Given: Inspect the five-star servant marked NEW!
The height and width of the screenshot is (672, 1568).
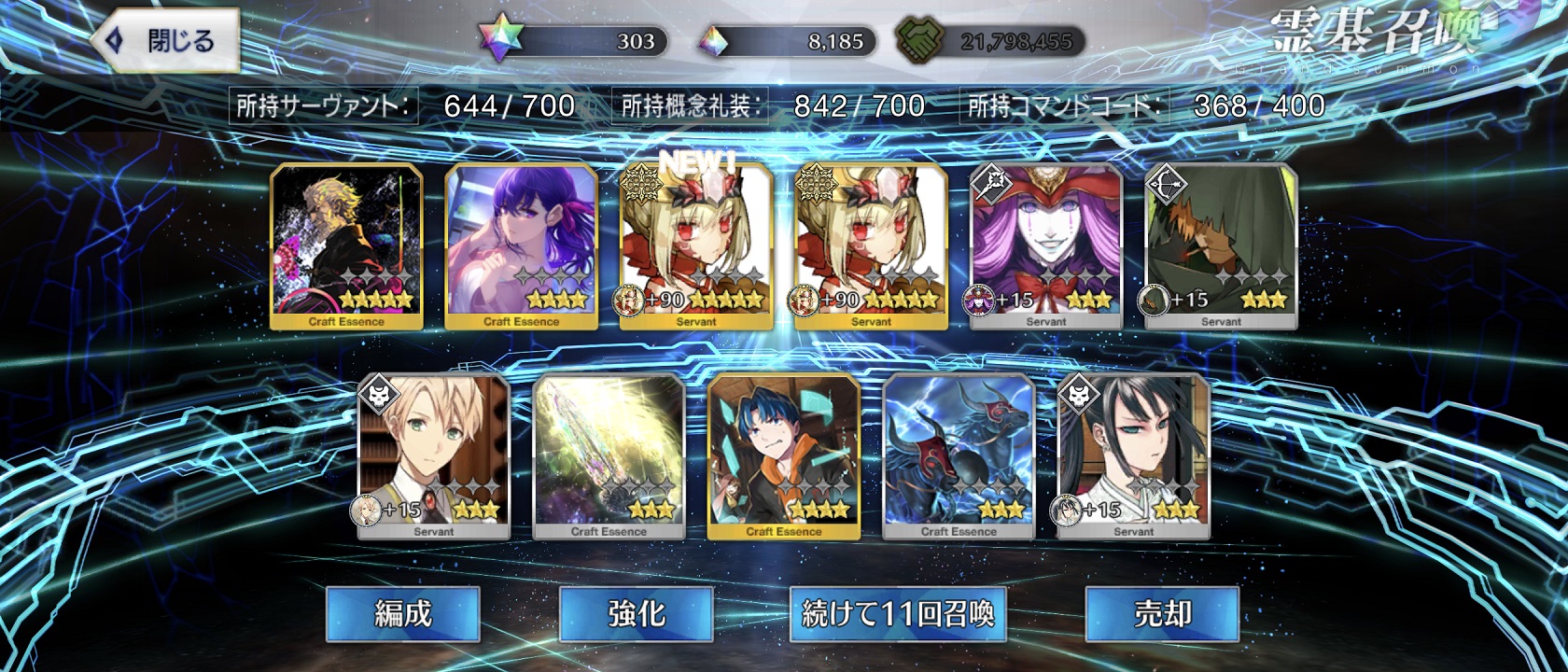Looking at the screenshot, I should tap(696, 246).
